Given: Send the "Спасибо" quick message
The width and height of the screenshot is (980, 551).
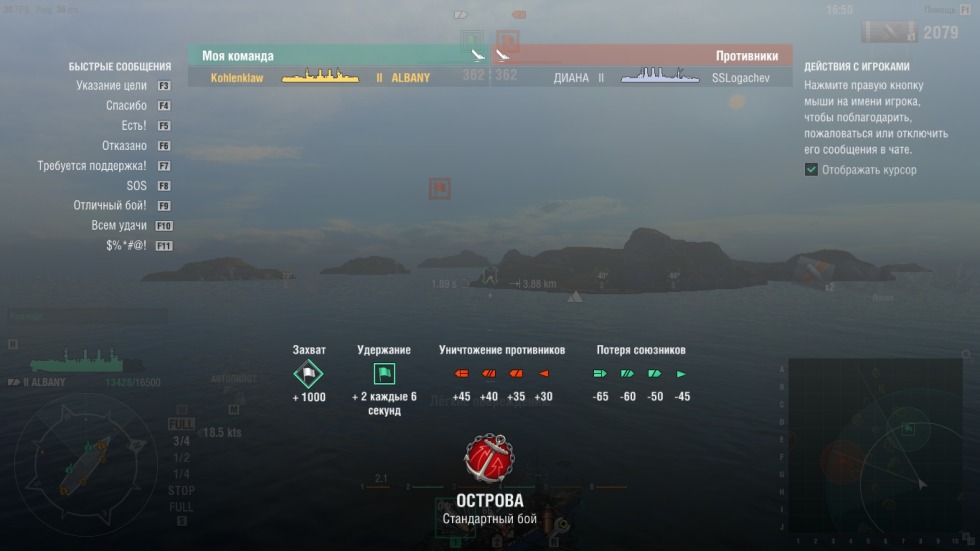Looking at the screenshot, I should 126,106.
